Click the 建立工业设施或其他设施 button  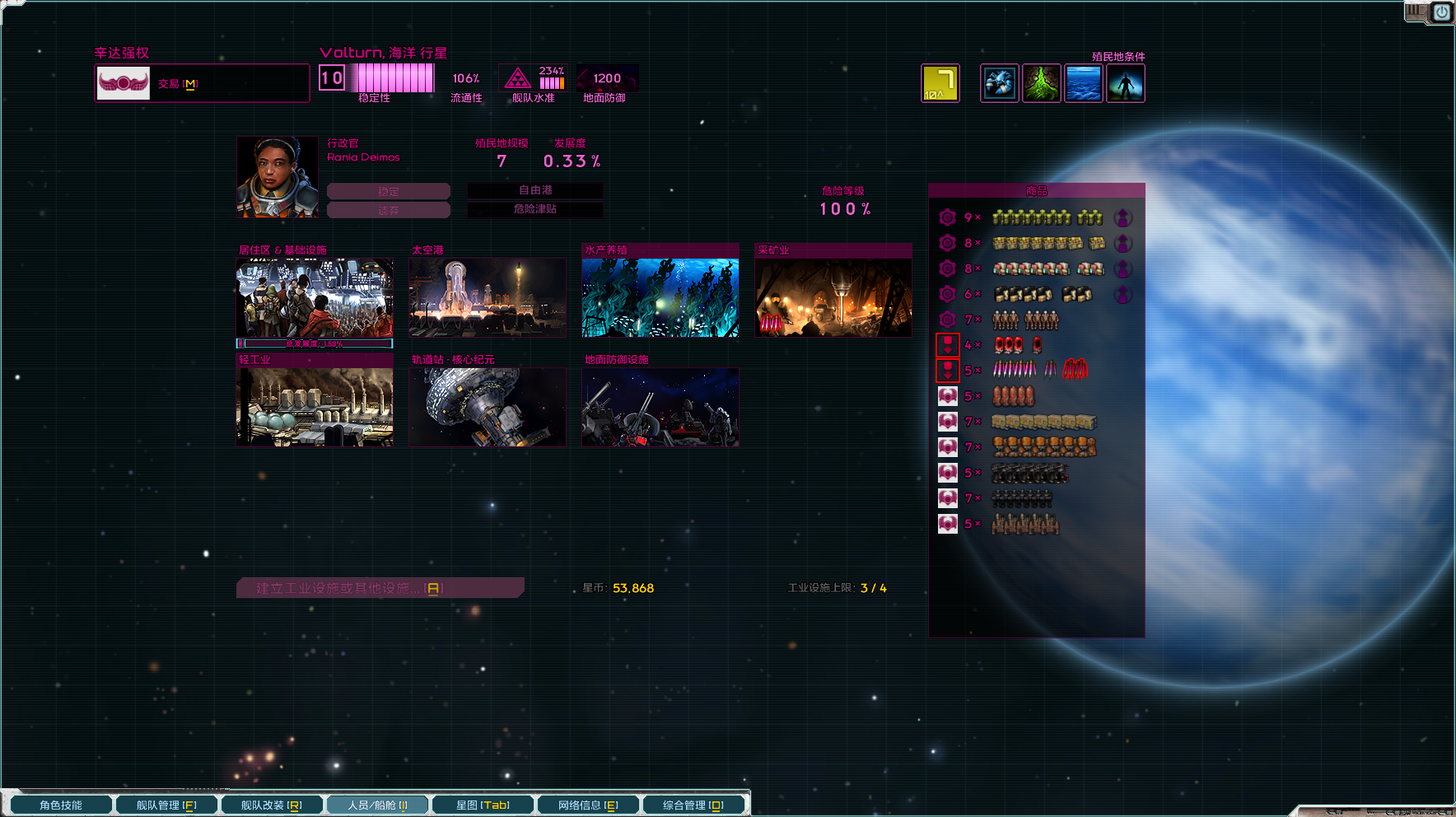click(380, 587)
